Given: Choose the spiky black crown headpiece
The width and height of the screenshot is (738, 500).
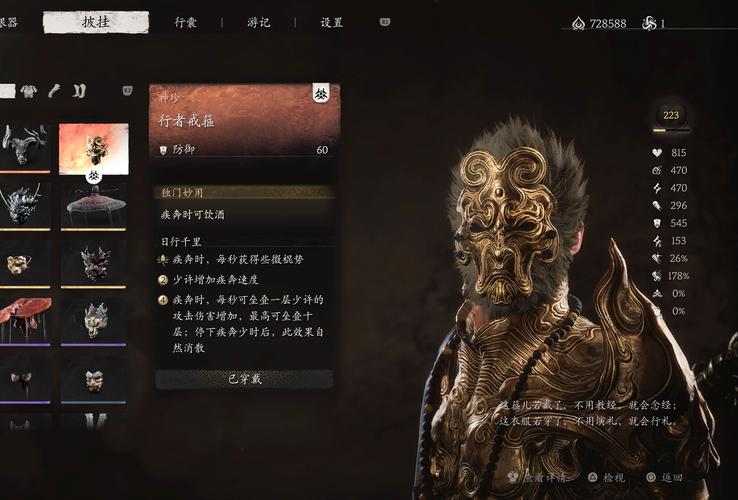Looking at the screenshot, I should [22, 205].
